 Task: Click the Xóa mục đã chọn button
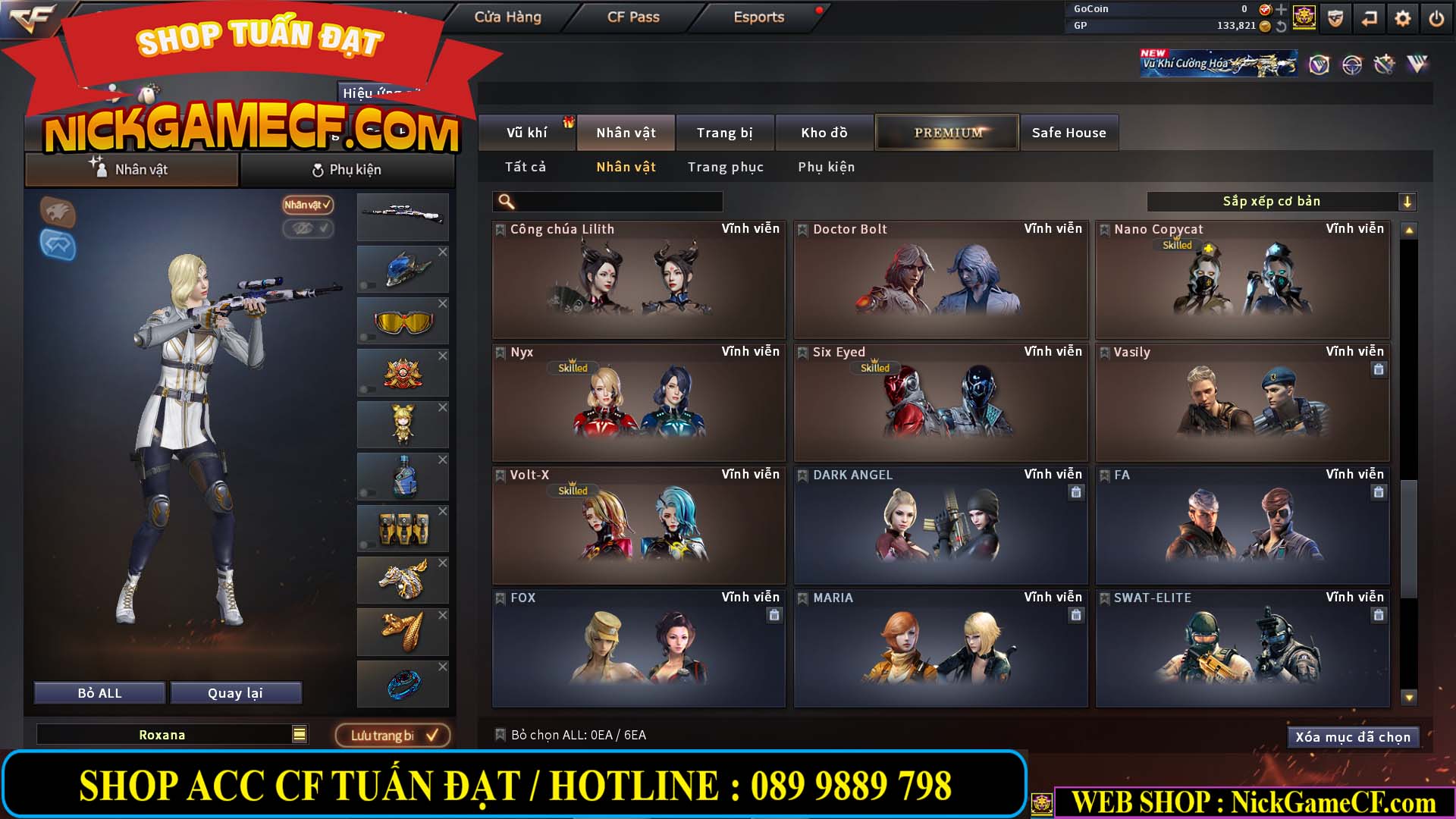[x=1353, y=736]
